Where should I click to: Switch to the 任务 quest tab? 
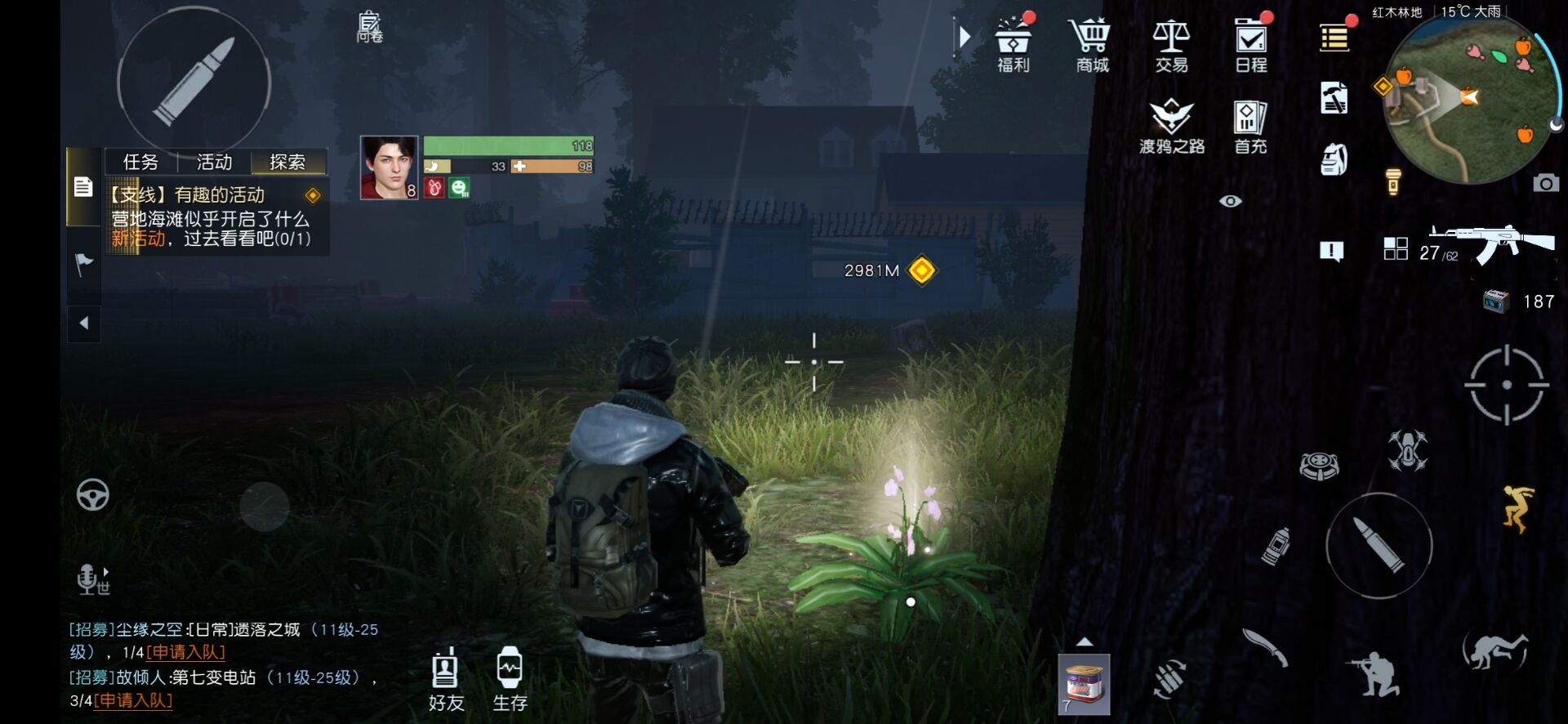tap(140, 162)
